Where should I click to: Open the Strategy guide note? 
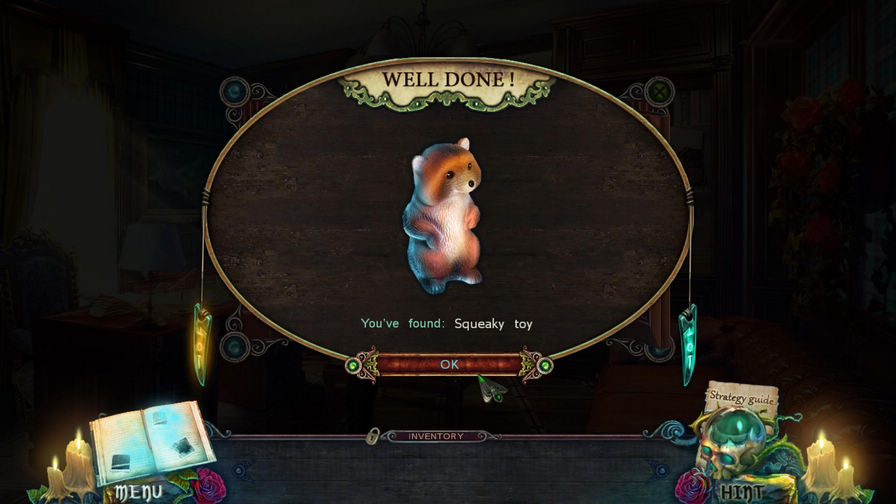(x=741, y=397)
